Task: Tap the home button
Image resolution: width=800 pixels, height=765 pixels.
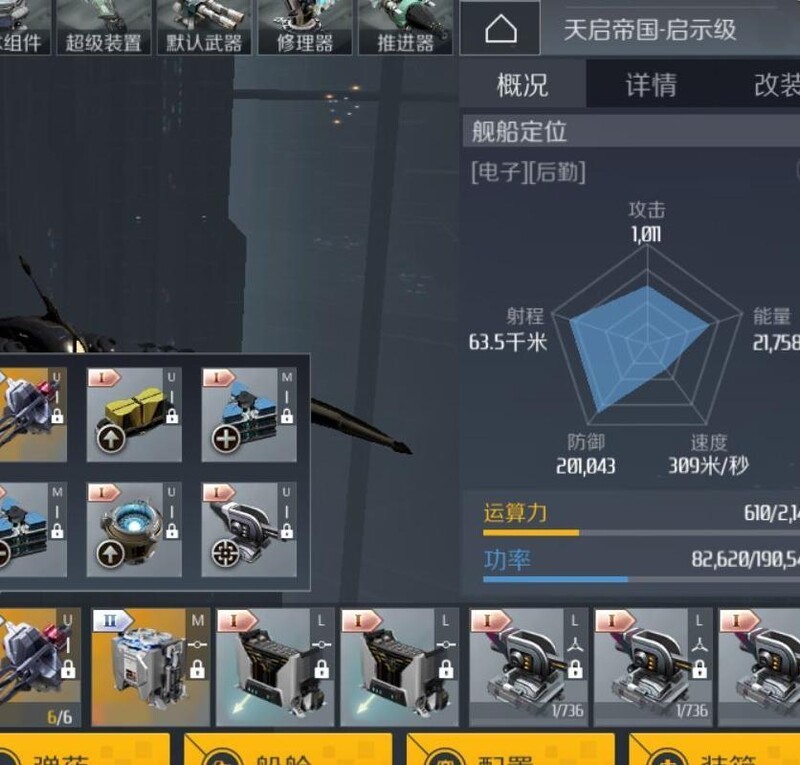Action: (x=500, y=29)
